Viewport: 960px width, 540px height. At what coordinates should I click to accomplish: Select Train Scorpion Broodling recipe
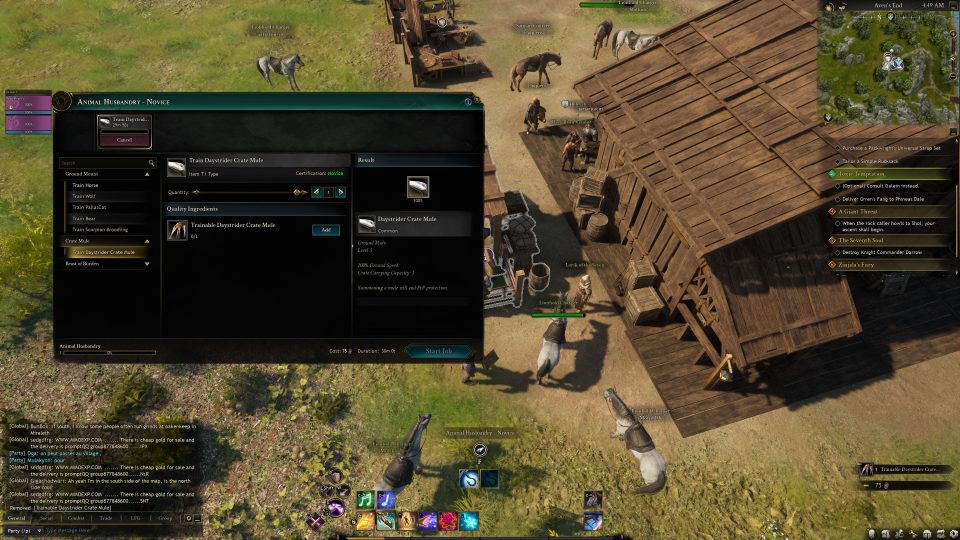coord(99,229)
